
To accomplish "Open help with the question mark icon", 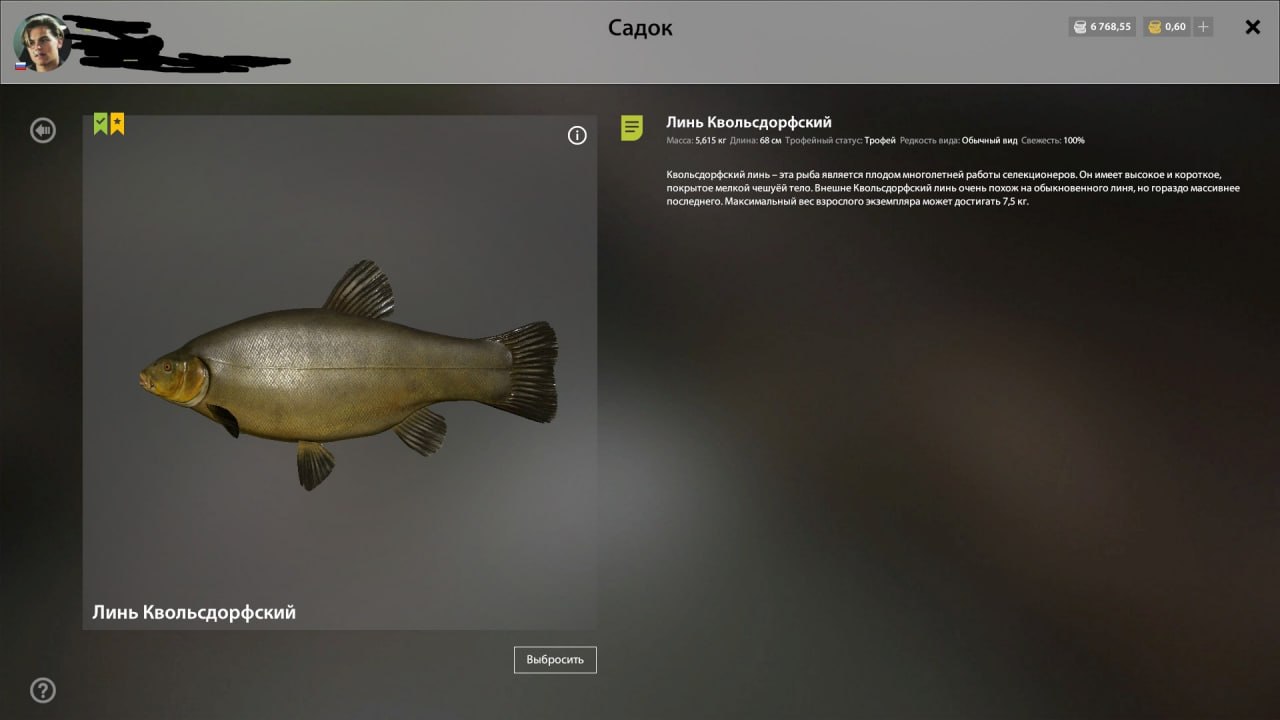I will (x=43, y=690).
